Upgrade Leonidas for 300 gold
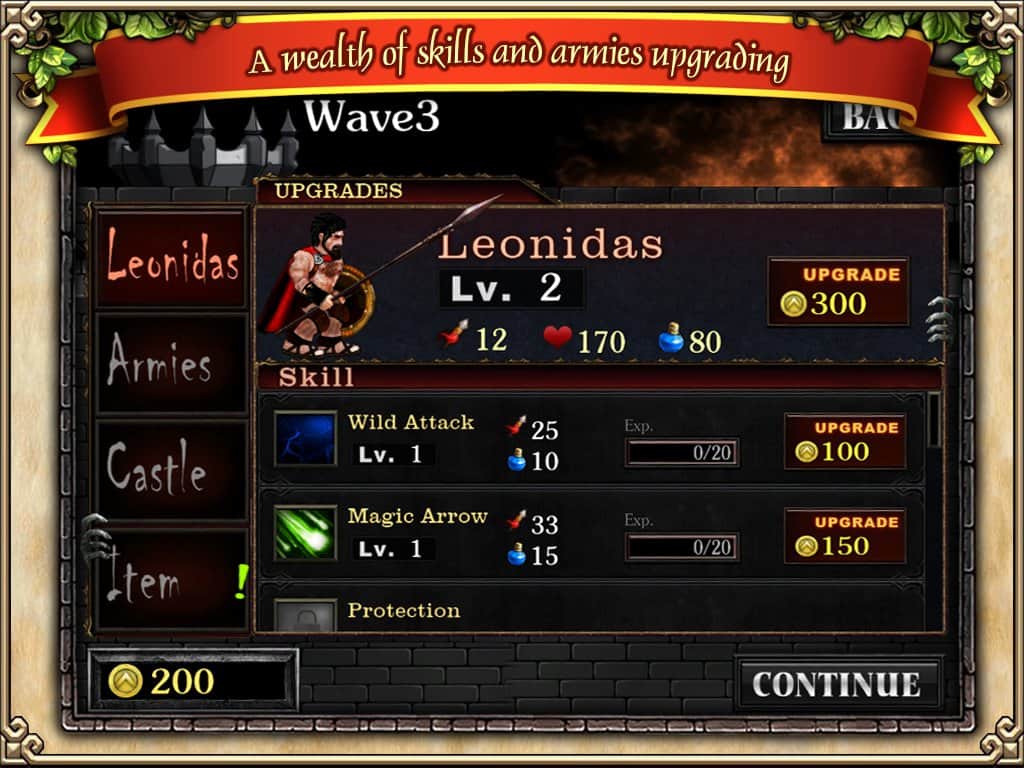This screenshot has height=768, width=1024. [838, 291]
